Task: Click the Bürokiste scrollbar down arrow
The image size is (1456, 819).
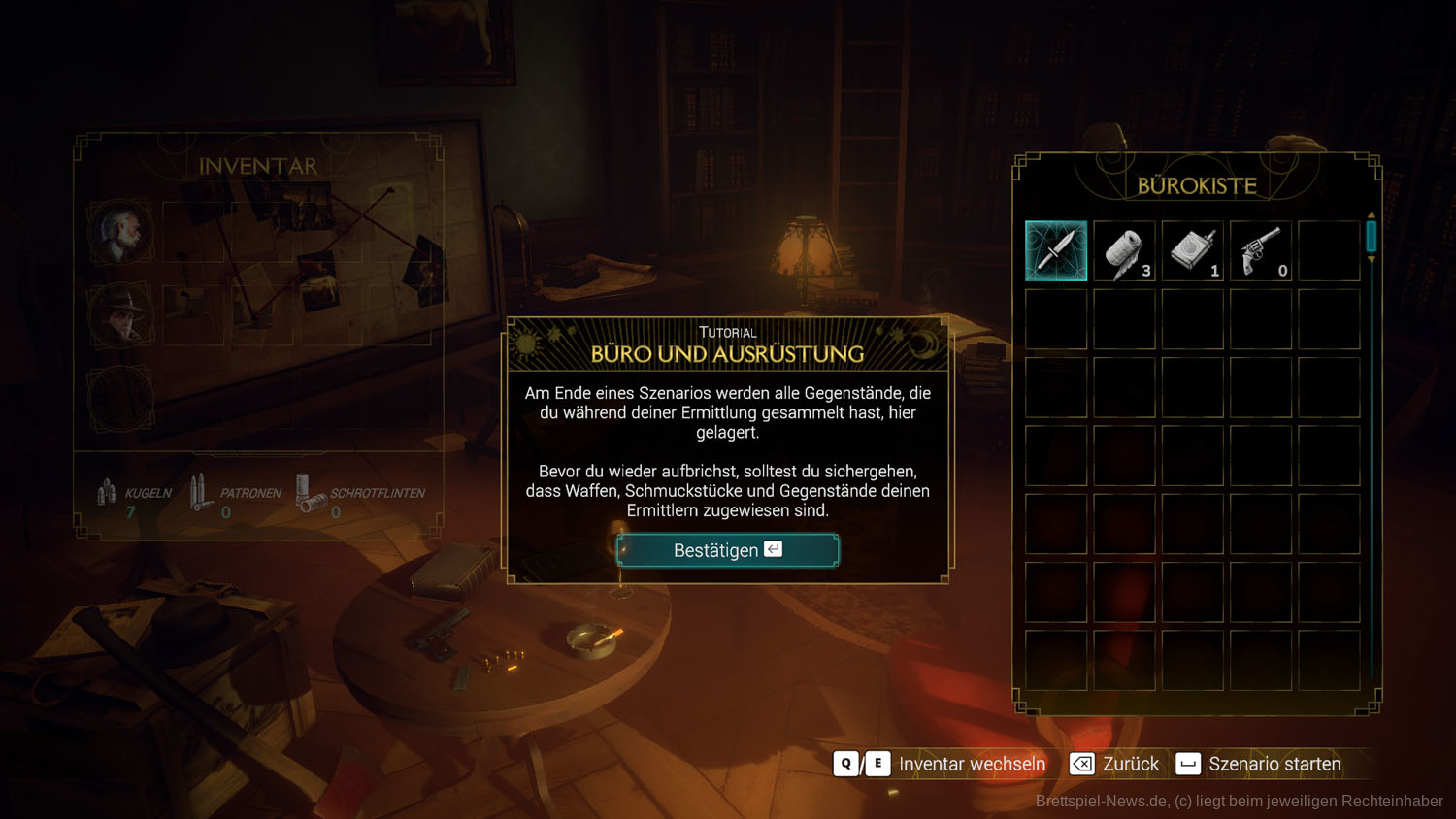Action: [1372, 260]
